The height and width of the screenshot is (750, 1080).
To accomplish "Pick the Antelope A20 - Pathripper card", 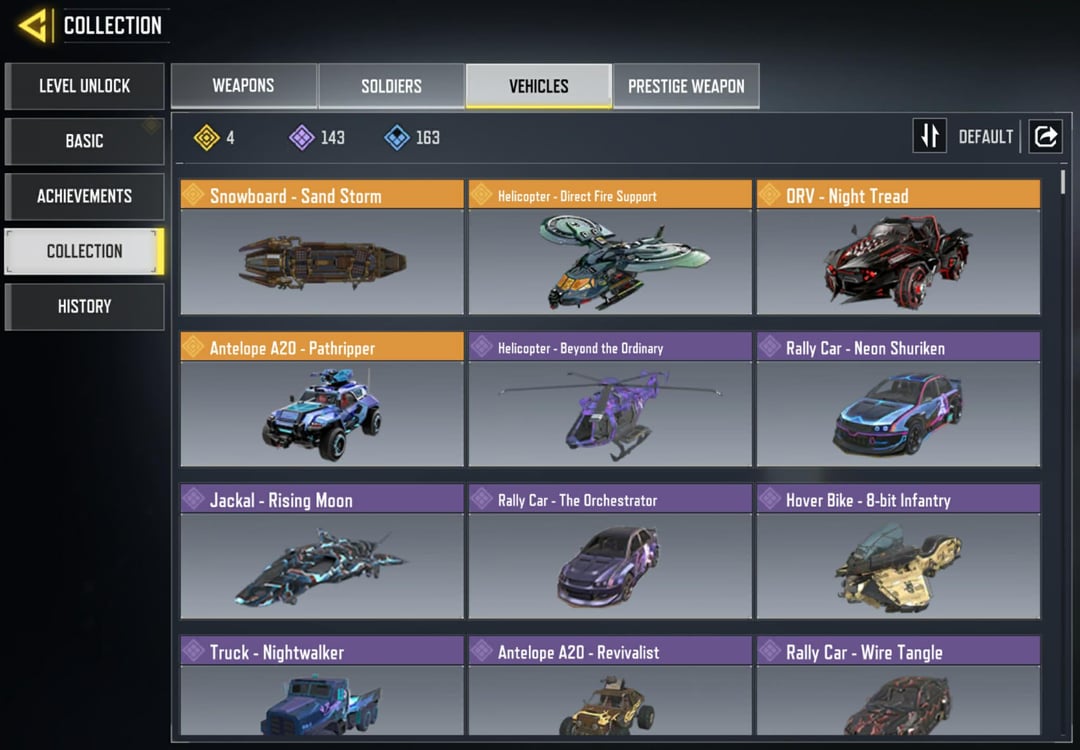I will (x=322, y=400).
